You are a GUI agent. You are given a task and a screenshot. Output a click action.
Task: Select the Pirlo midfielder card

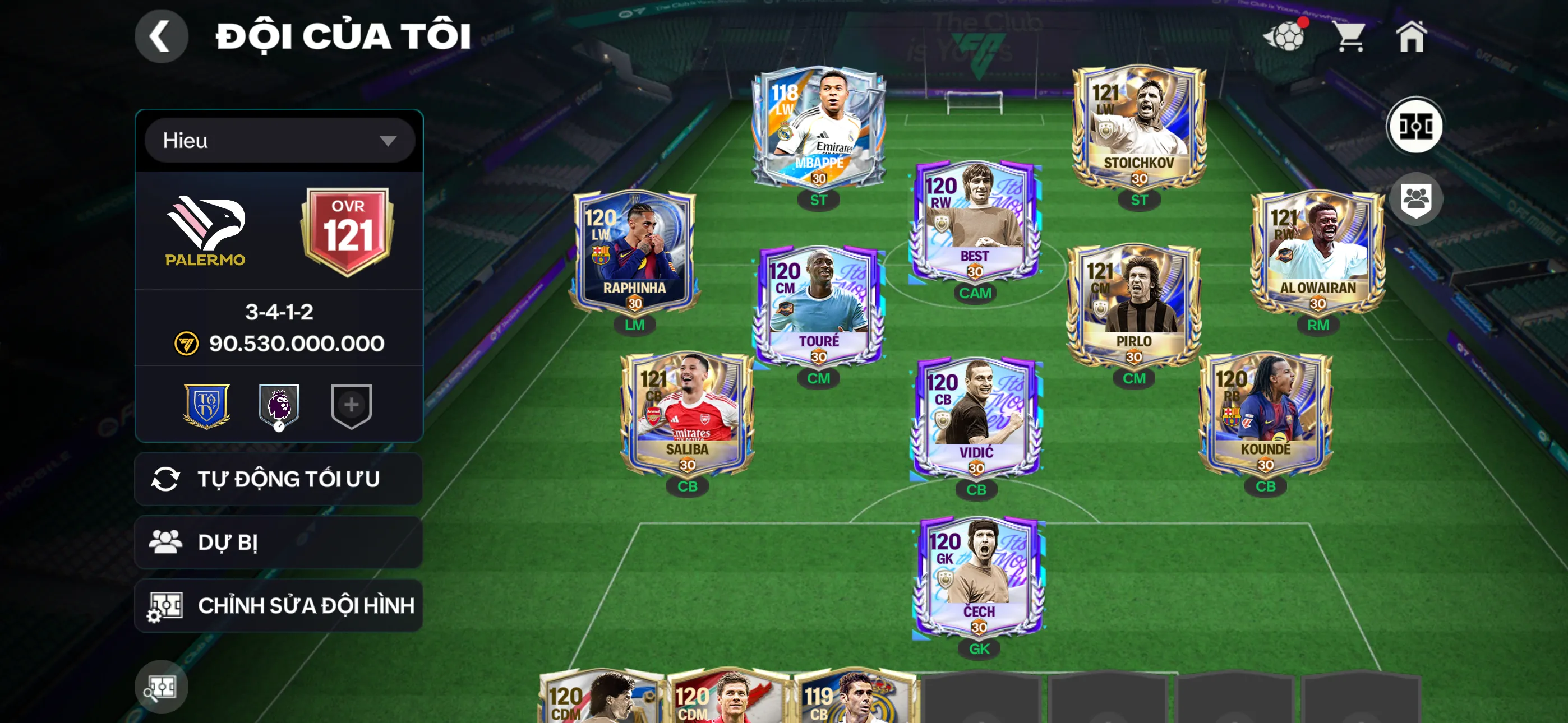[1133, 306]
